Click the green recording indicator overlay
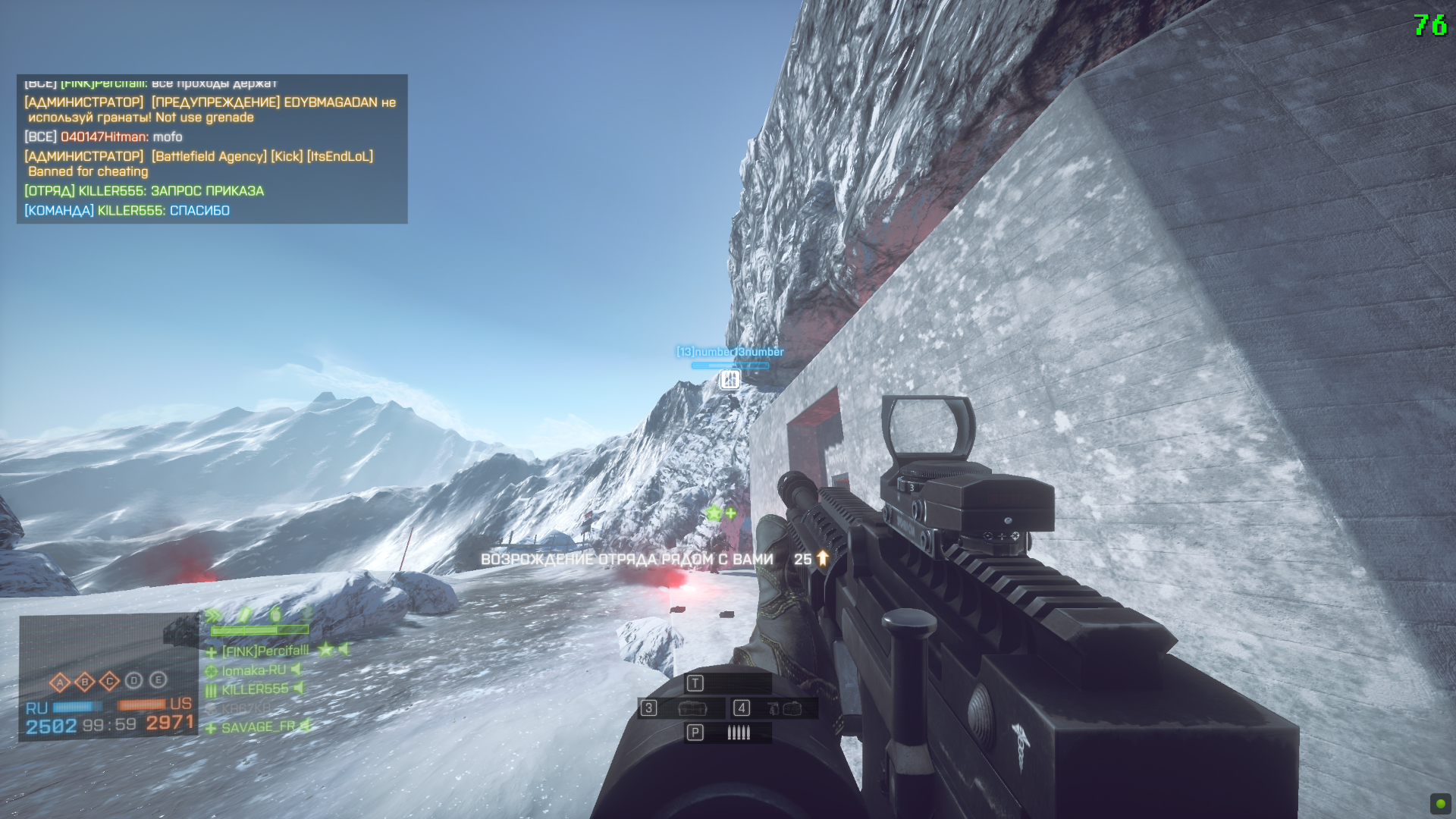This screenshot has width=1456, height=819. click(x=1440, y=803)
